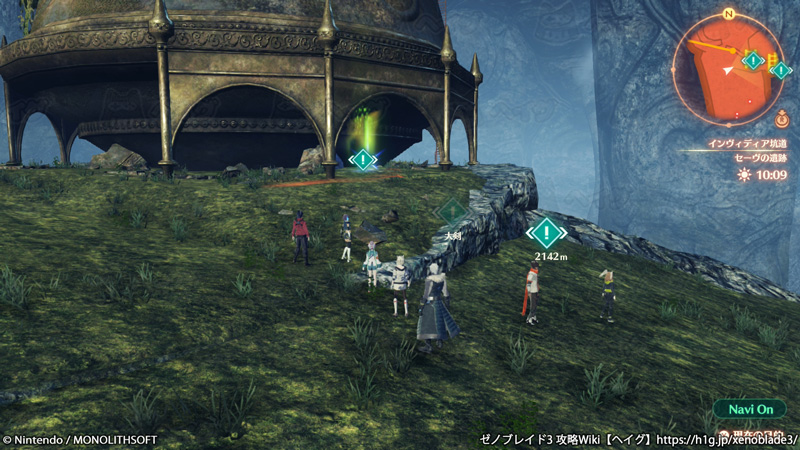
Task: Toggle the Navi On button
Action: click(x=750, y=410)
